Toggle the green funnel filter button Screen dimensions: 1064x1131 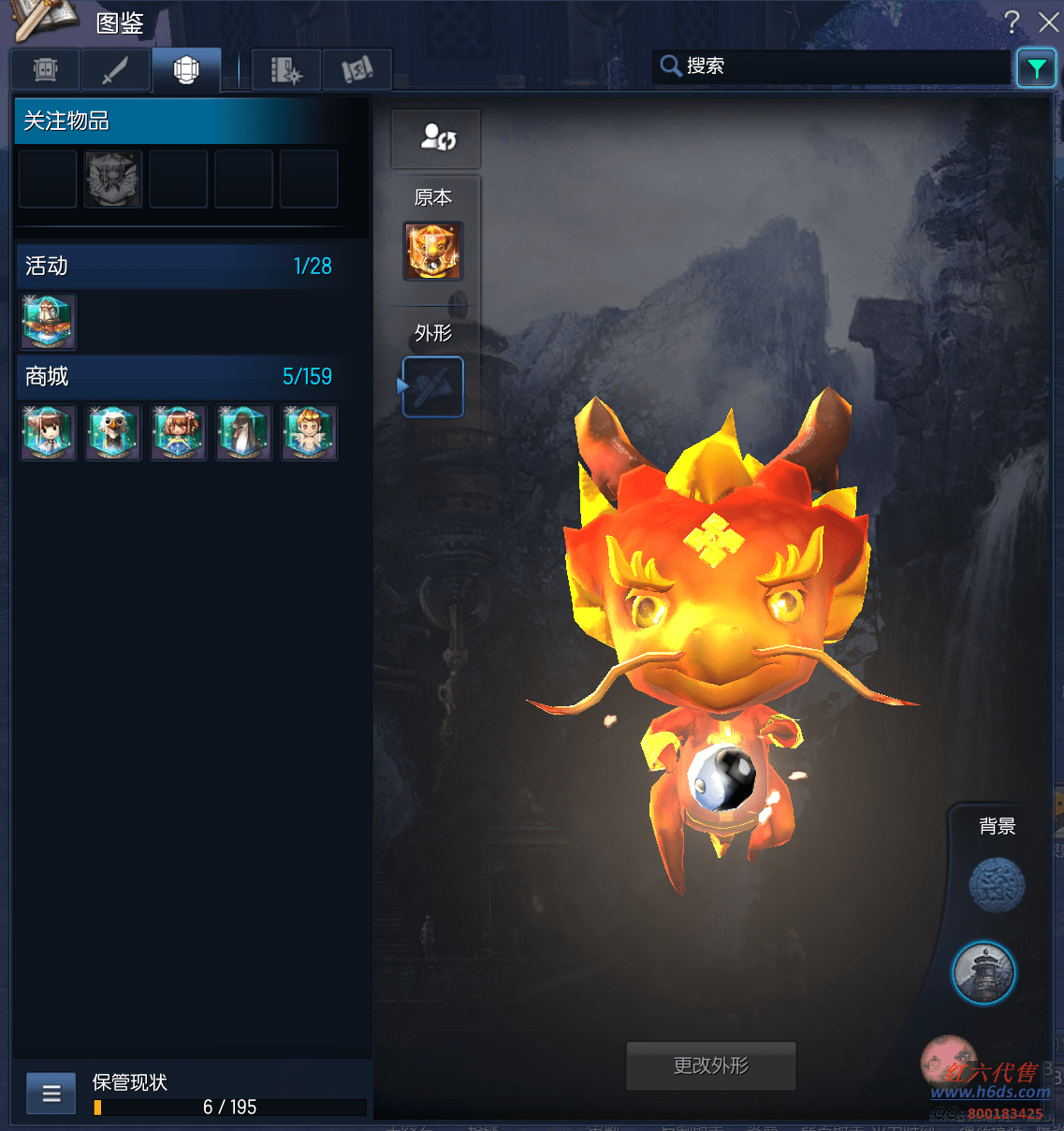(x=1036, y=68)
